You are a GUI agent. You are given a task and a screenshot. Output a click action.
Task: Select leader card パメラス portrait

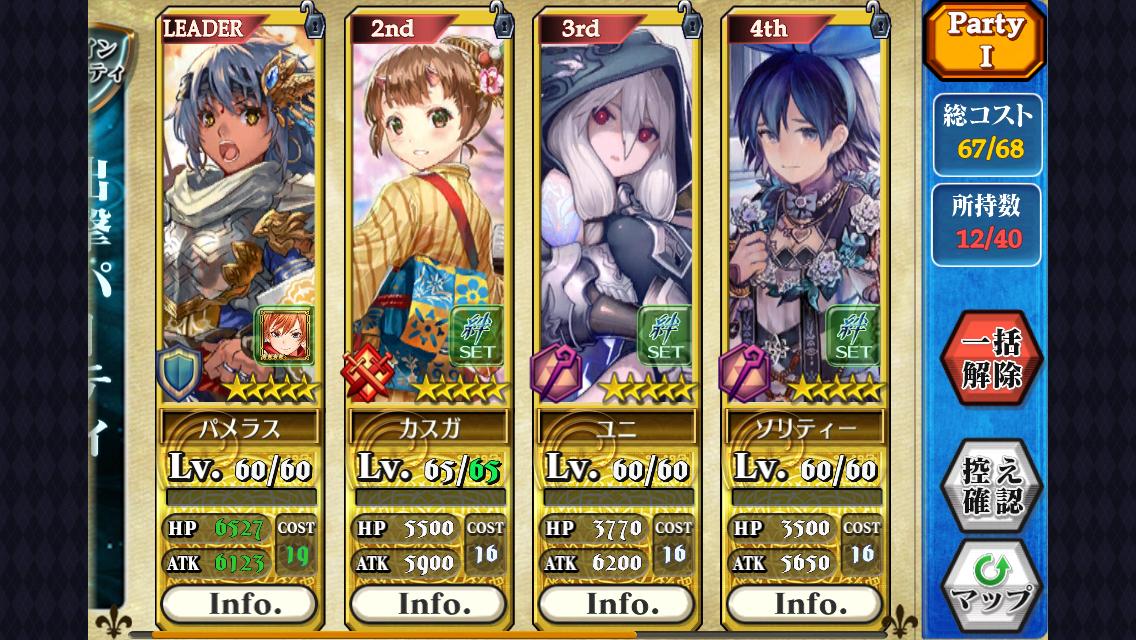[238, 200]
